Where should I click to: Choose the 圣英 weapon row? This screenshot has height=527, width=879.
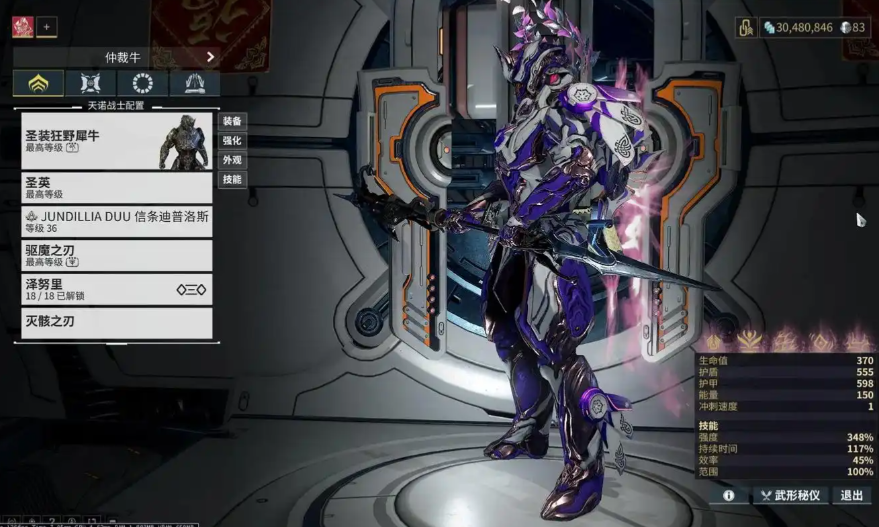[x=116, y=188]
